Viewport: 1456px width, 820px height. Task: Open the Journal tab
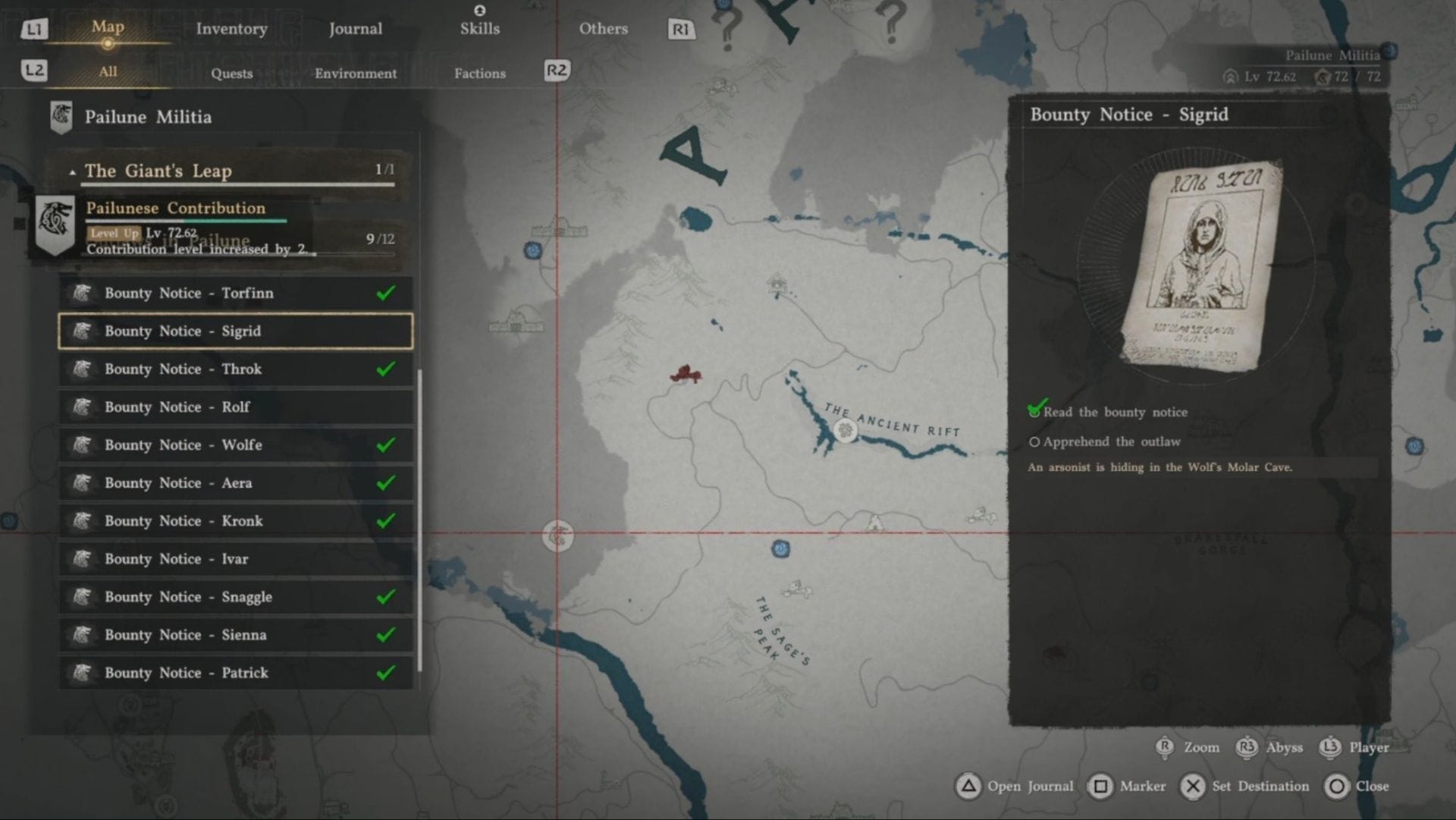coord(355,29)
